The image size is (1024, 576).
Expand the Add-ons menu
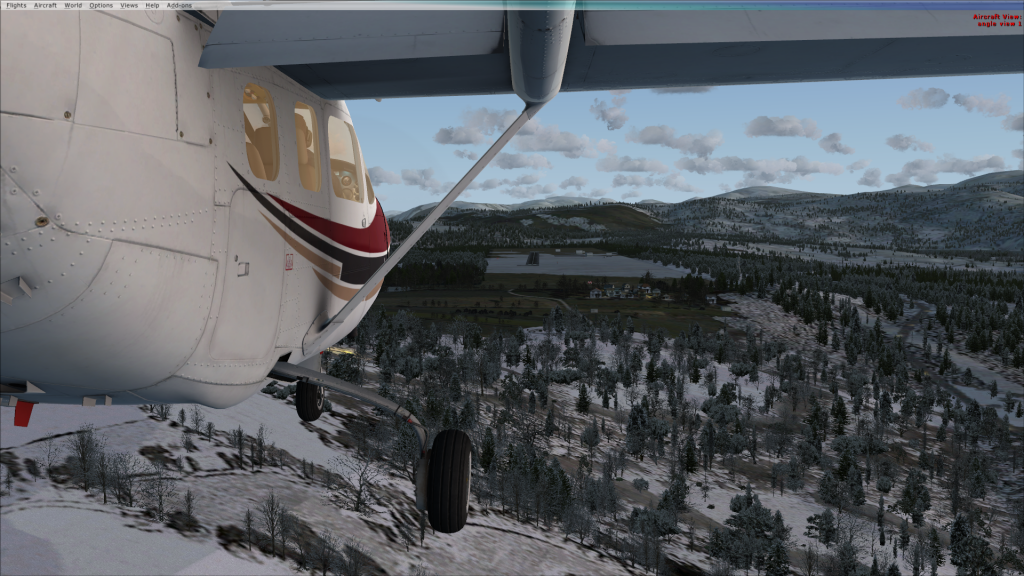tap(179, 5)
